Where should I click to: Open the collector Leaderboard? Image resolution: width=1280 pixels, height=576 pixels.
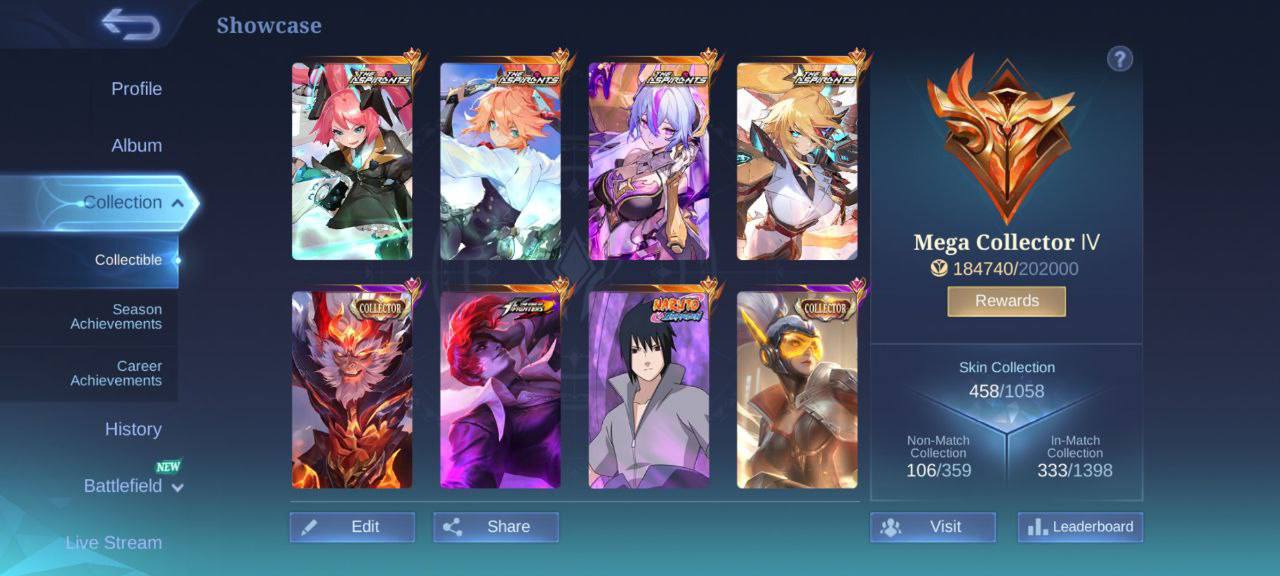click(1080, 527)
